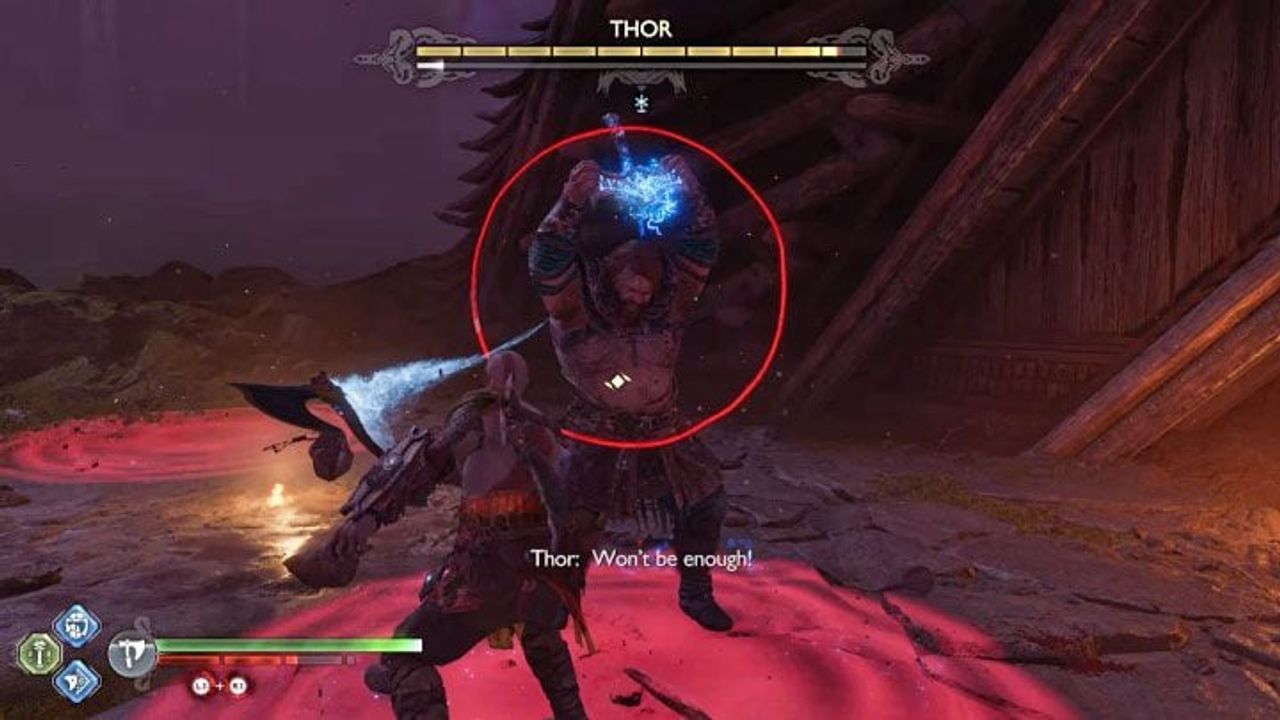
Task: Click the upper blue runic attack diamond icon
Action: click(76, 628)
